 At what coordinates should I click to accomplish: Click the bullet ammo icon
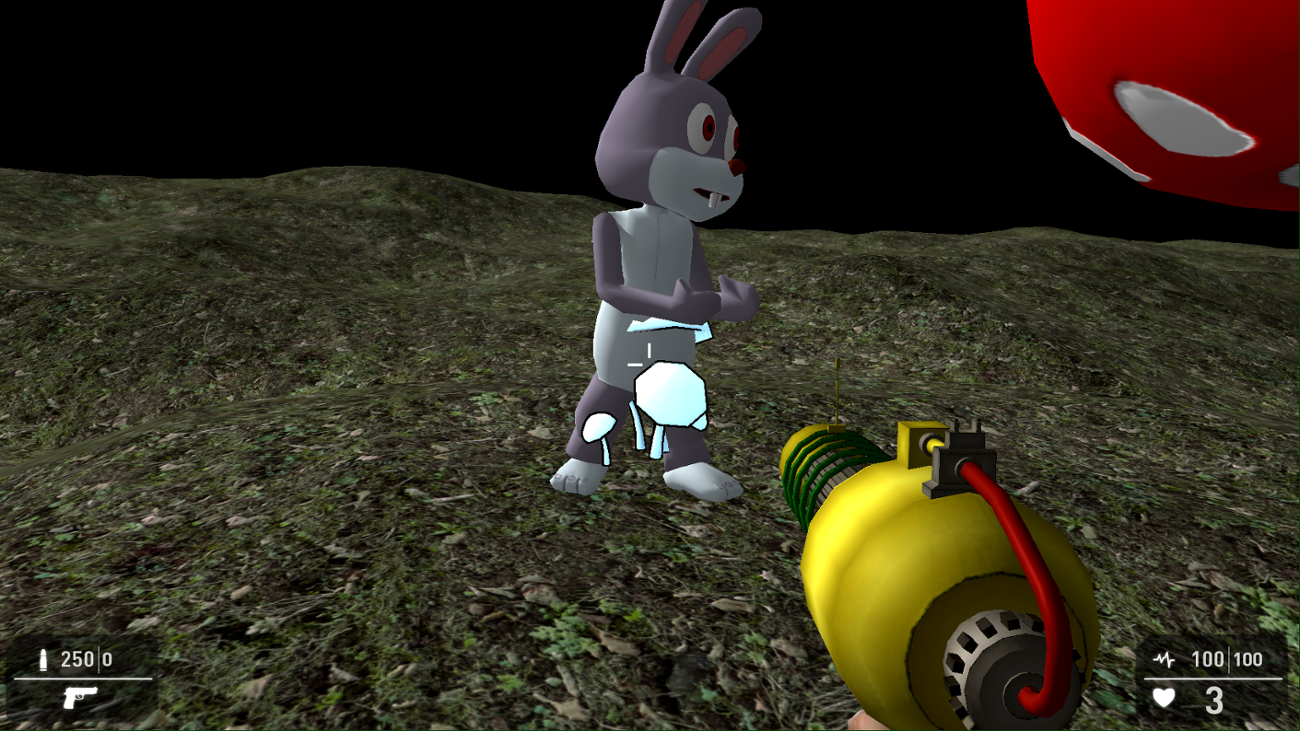tap(41, 659)
